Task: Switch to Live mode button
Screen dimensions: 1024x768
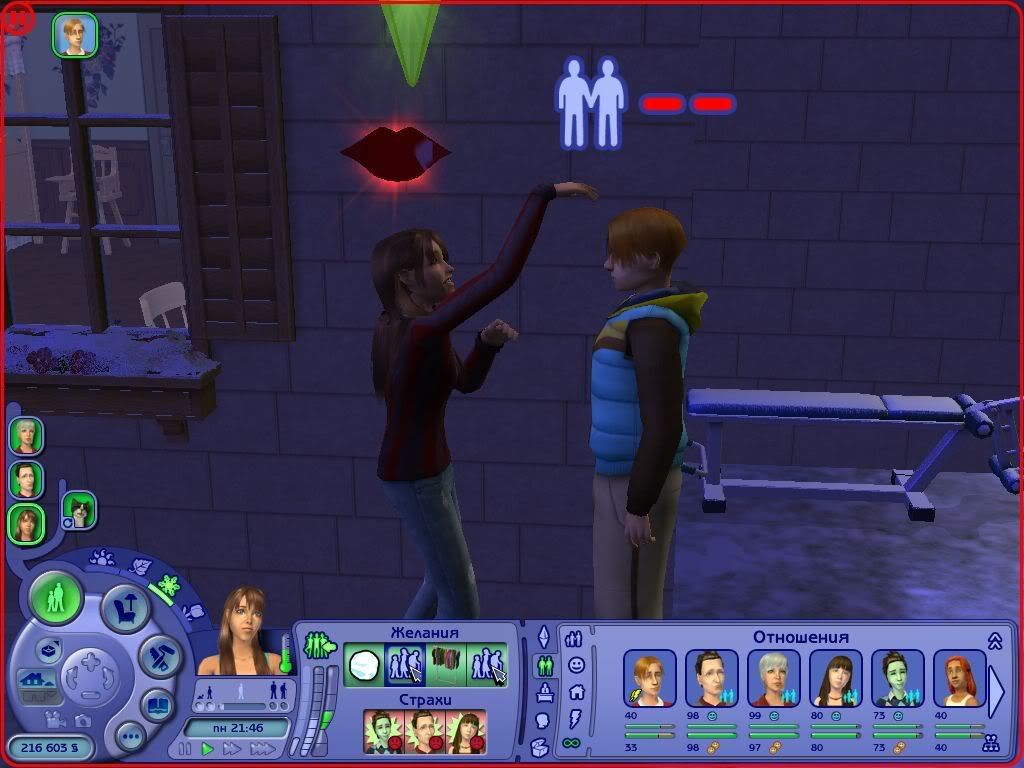Action: coord(57,600)
